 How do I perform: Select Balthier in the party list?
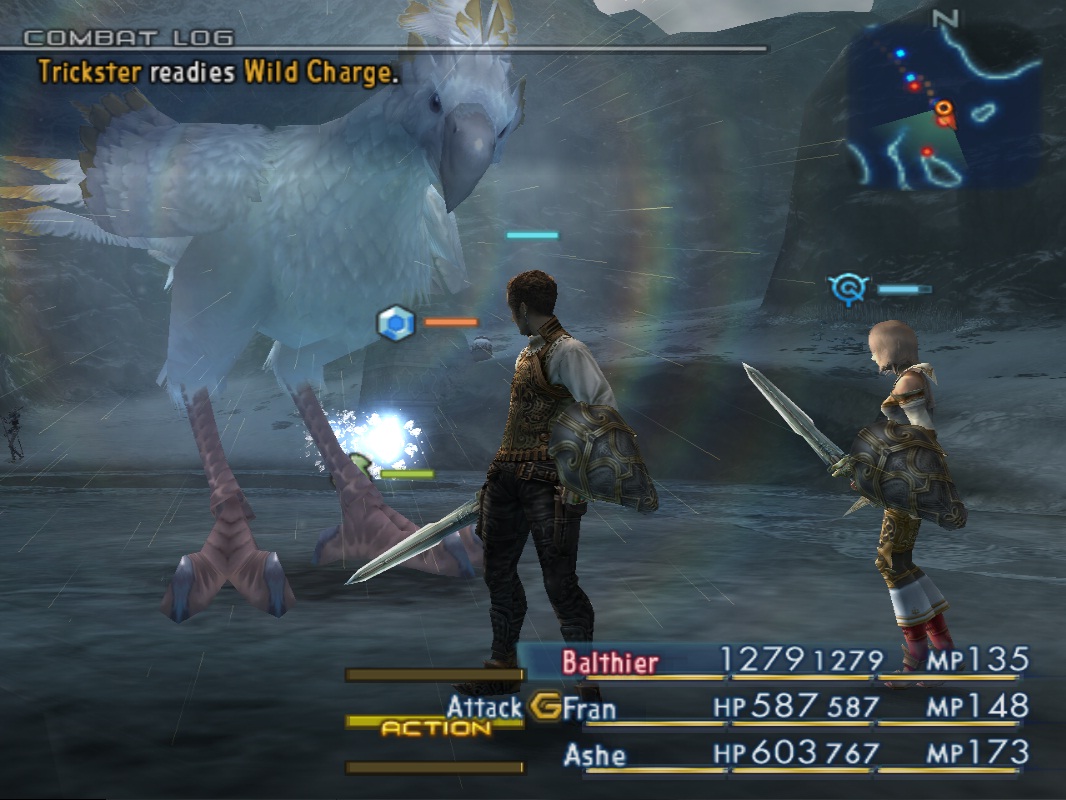610,661
